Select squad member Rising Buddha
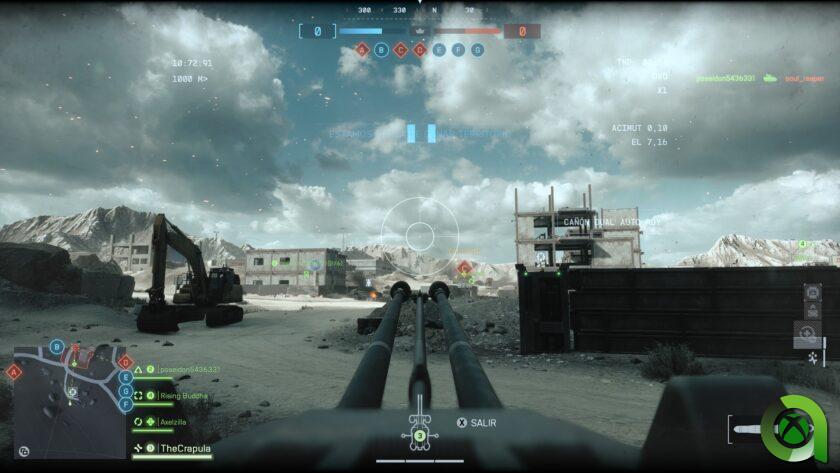Screen dimensions: 840x473 [x=183, y=396]
